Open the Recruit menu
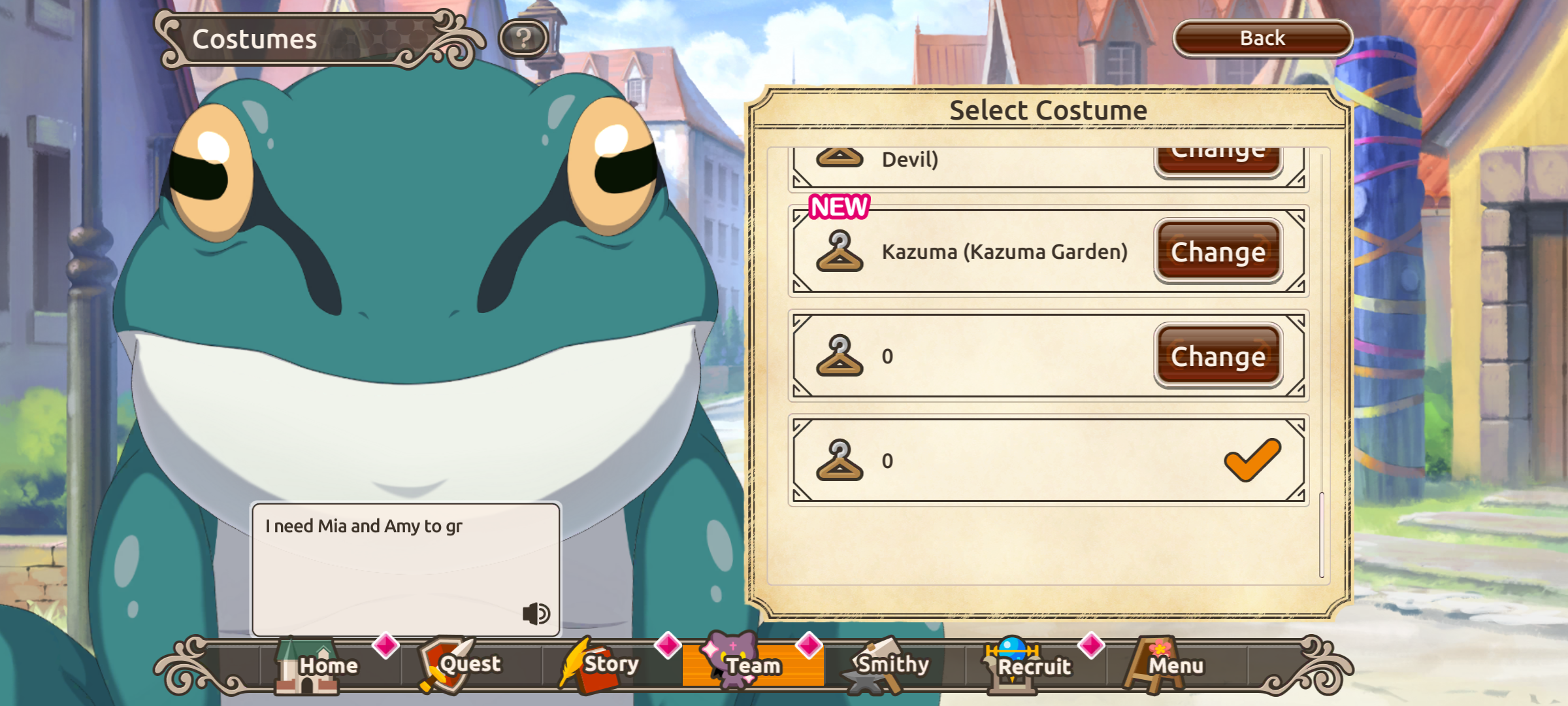 (1034, 665)
